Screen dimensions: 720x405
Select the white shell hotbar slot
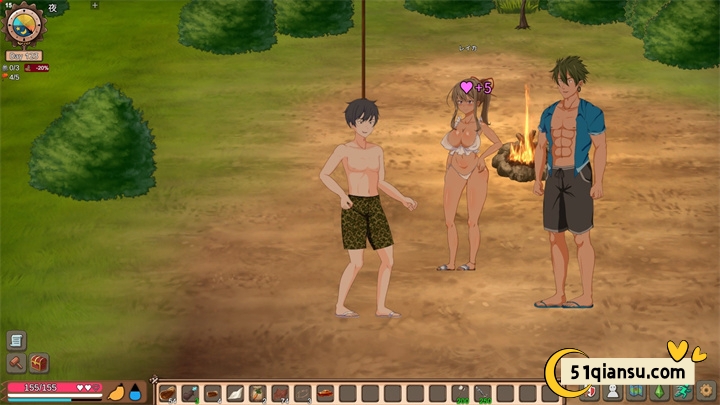pyautogui.click(x=234, y=393)
